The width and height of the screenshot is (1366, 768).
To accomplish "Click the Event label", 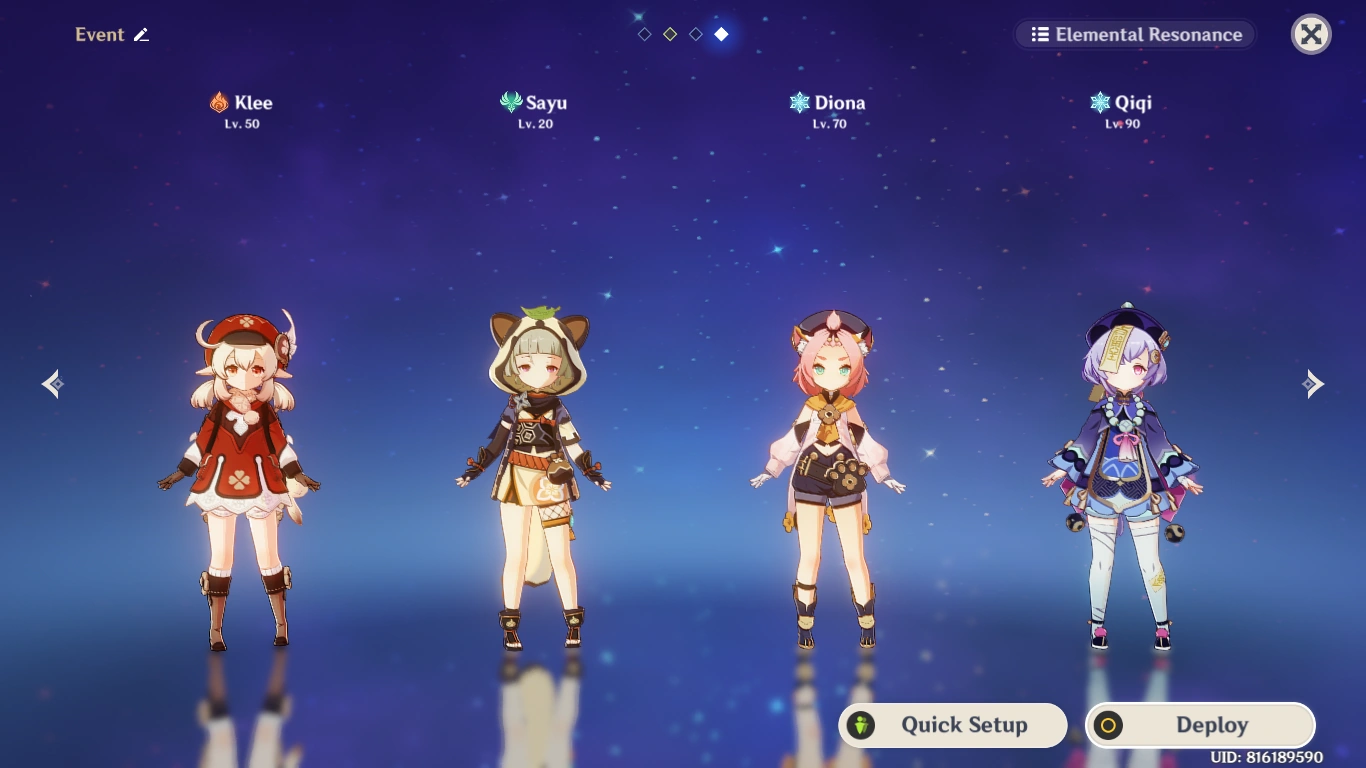I will pos(100,34).
